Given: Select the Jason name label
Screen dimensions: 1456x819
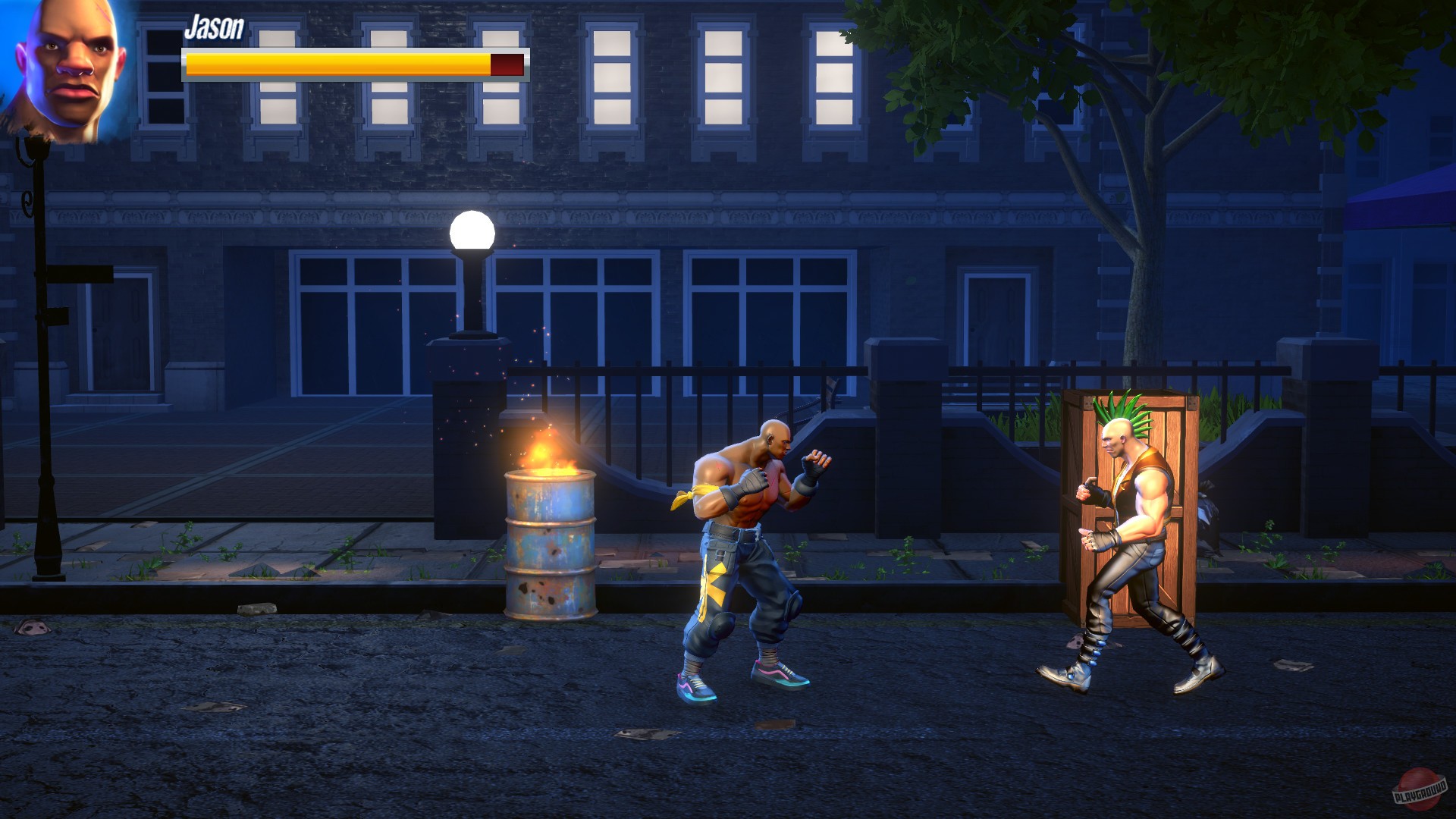Looking at the screenshot, I should pyautogui.click(x=215, y=29).
